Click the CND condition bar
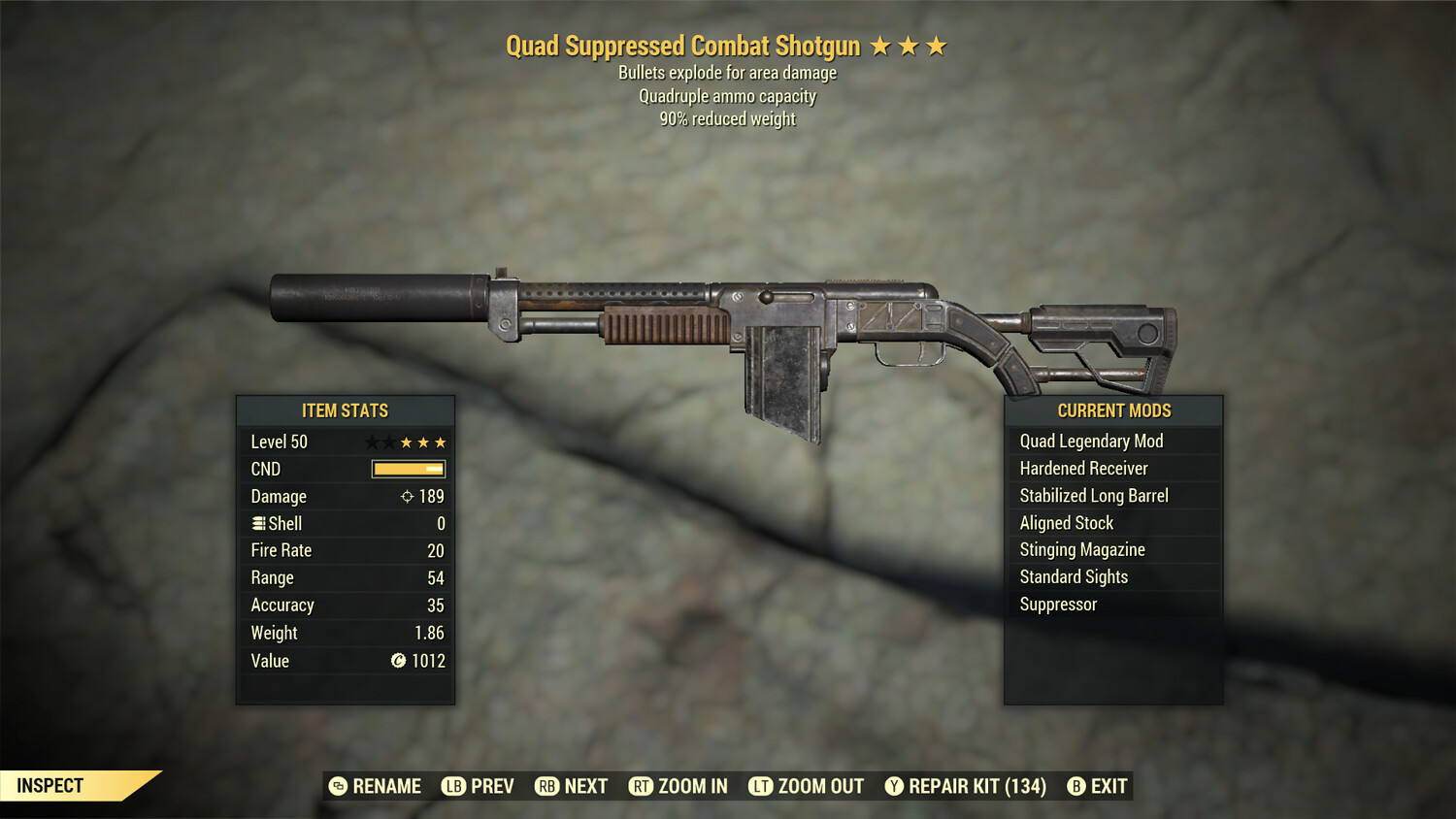The image size is (1456, 819). point(407,469)
